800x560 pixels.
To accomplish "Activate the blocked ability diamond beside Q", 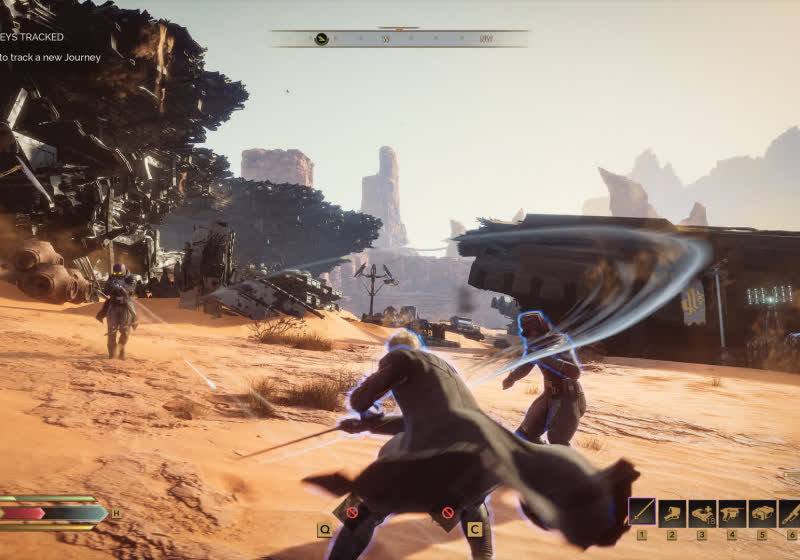I will (x=351, y=512).
